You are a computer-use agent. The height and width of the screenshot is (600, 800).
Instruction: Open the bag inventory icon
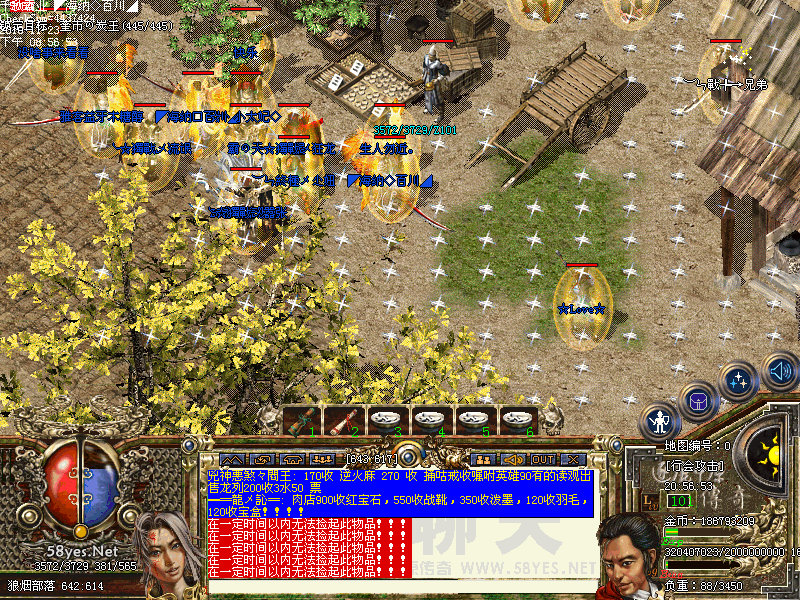point(697,402)
